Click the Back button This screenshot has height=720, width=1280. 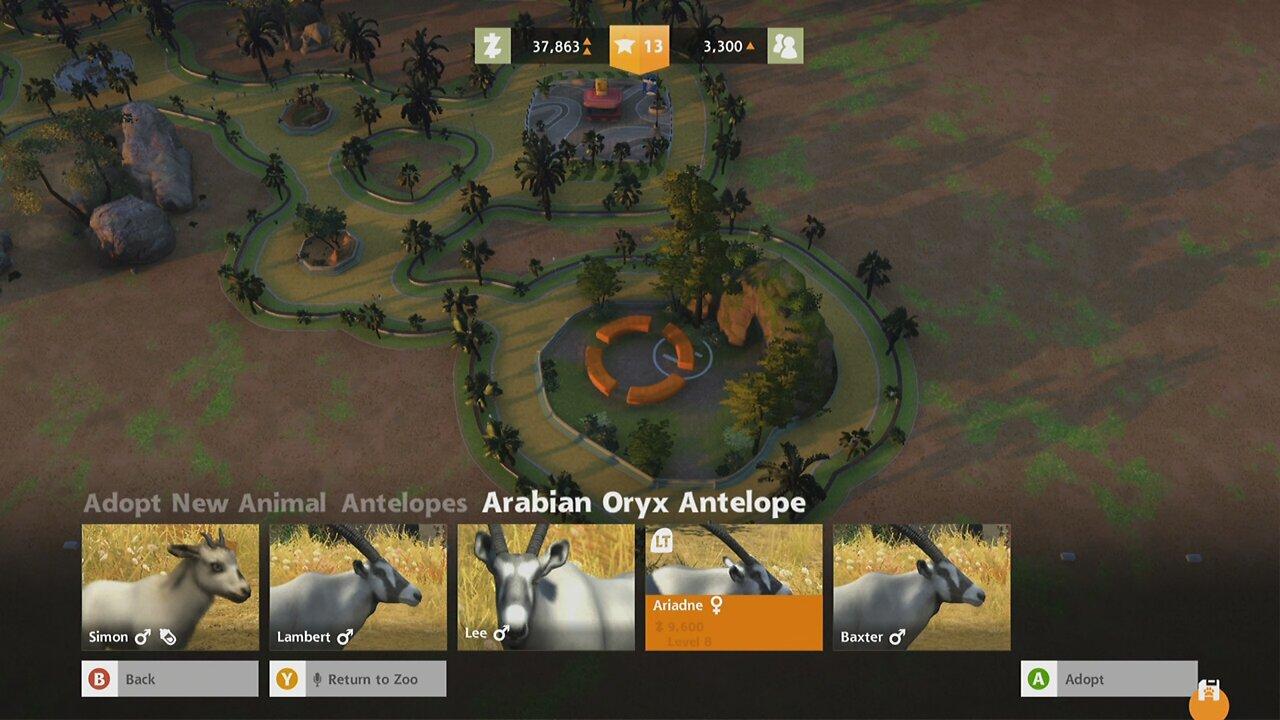coord(168,678)
